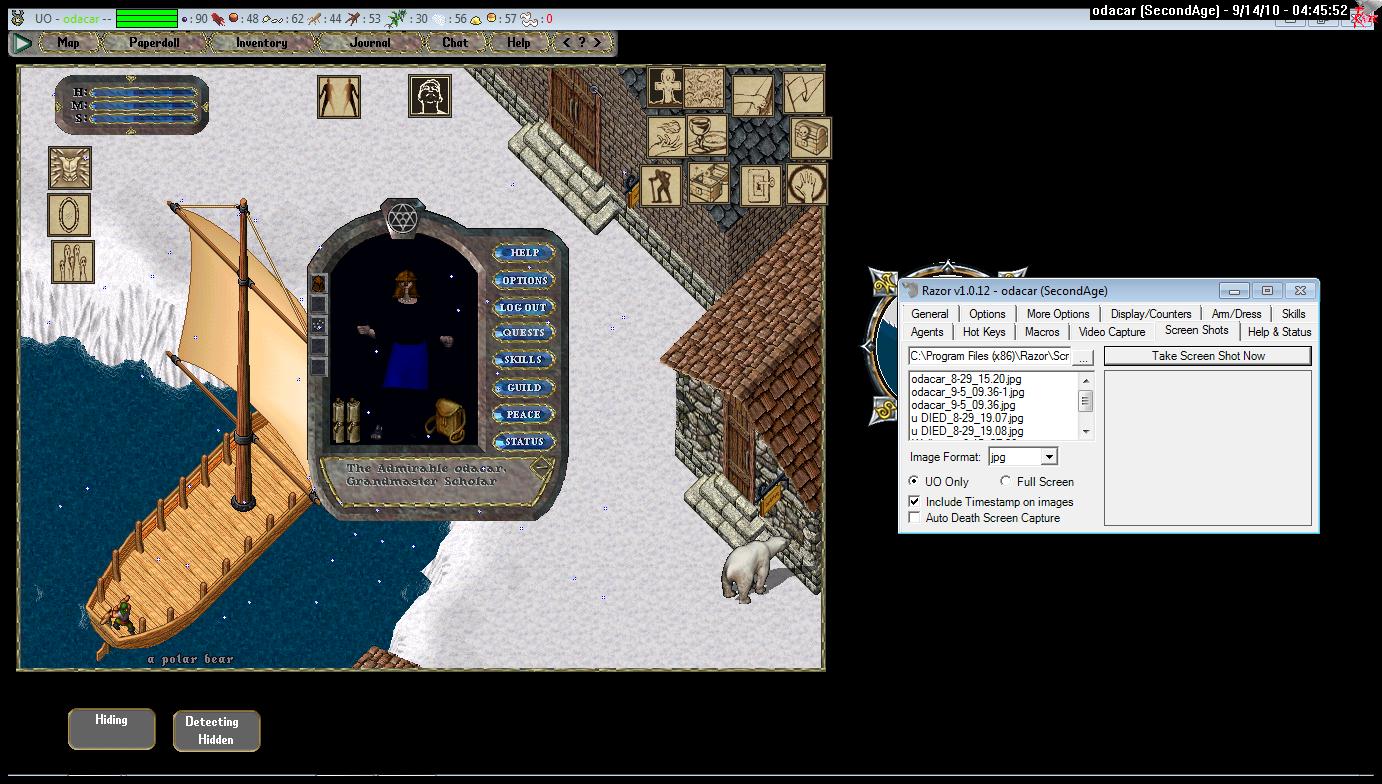This screenshot has height=784, width=1382.
Task: Select the Full Screen radio option
Action: [x=1006, y=482]
